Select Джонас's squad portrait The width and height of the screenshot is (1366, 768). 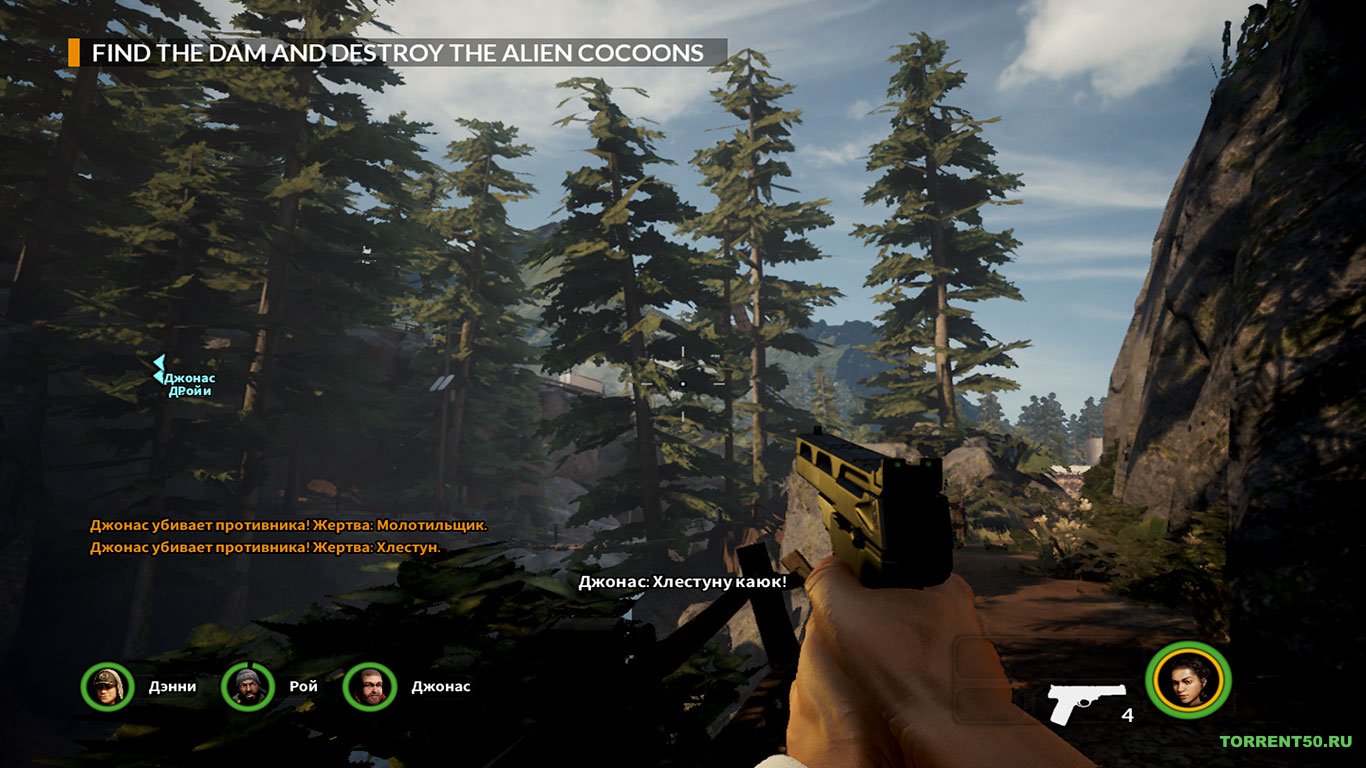click(369, 687)
